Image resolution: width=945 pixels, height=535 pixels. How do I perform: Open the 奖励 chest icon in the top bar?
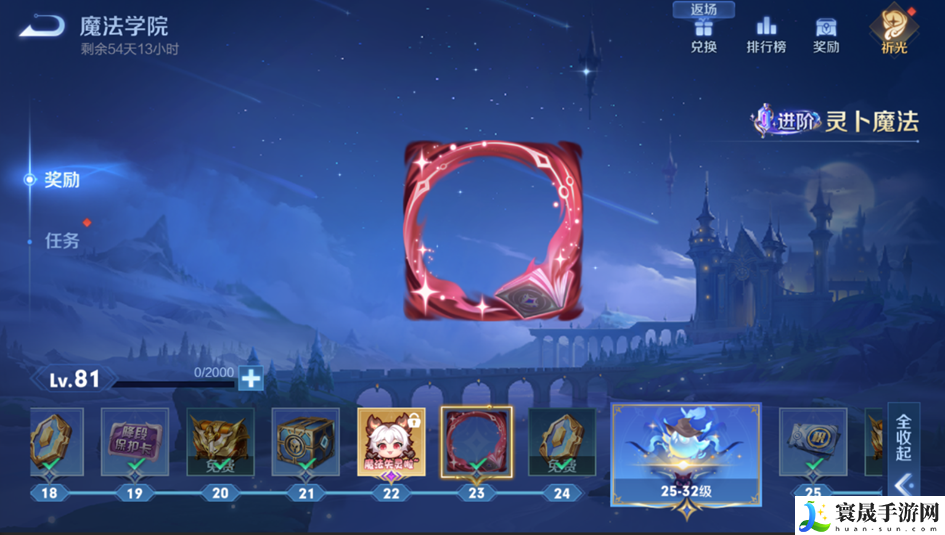826,34
